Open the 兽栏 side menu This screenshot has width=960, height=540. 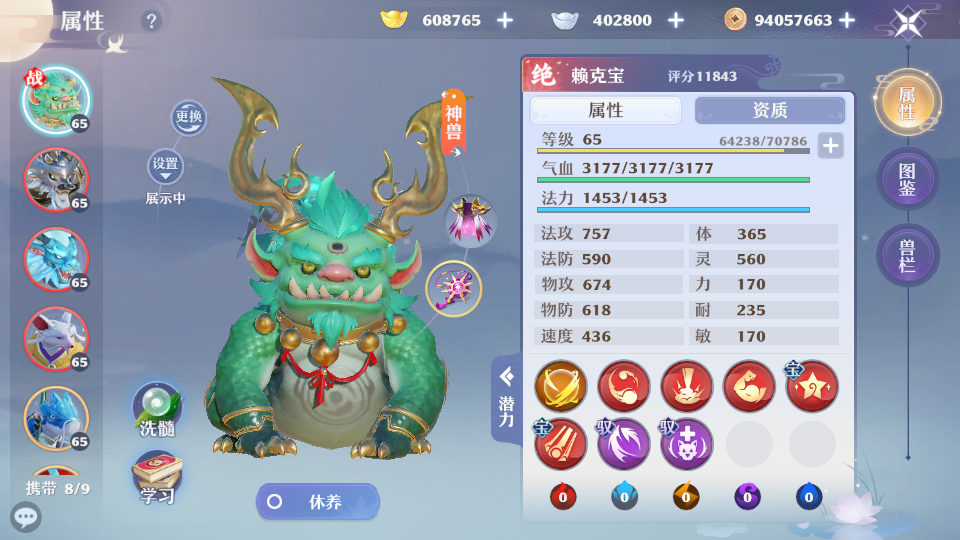pos(907,254)
